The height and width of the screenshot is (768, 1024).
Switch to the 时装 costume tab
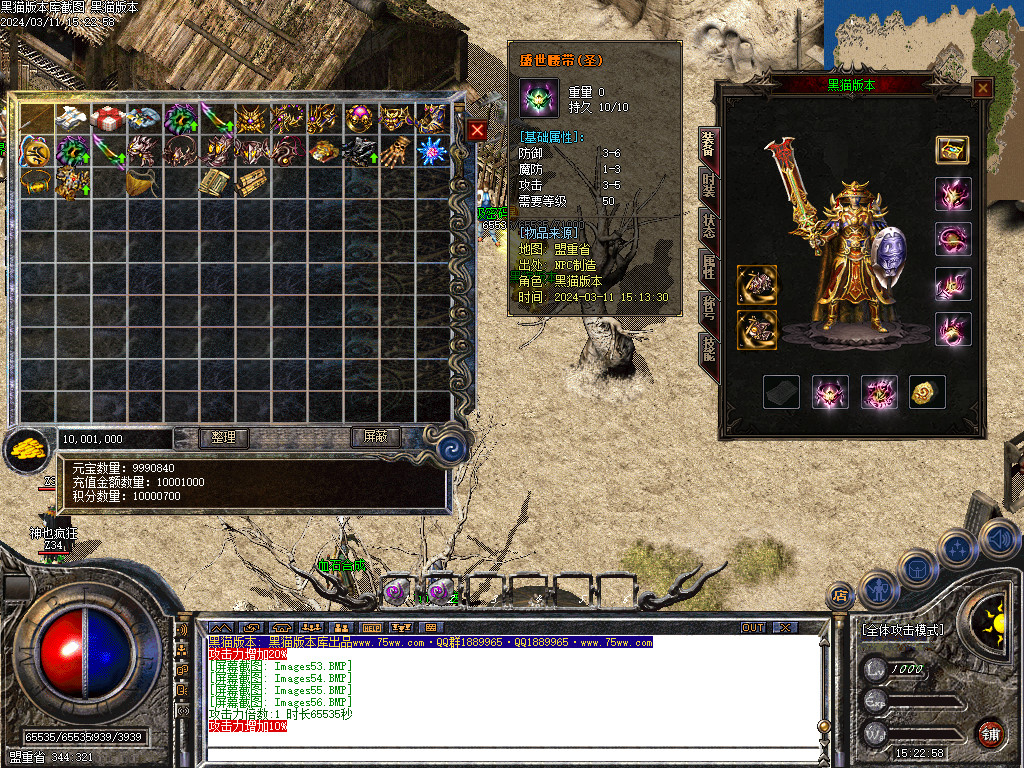(708, 186)
